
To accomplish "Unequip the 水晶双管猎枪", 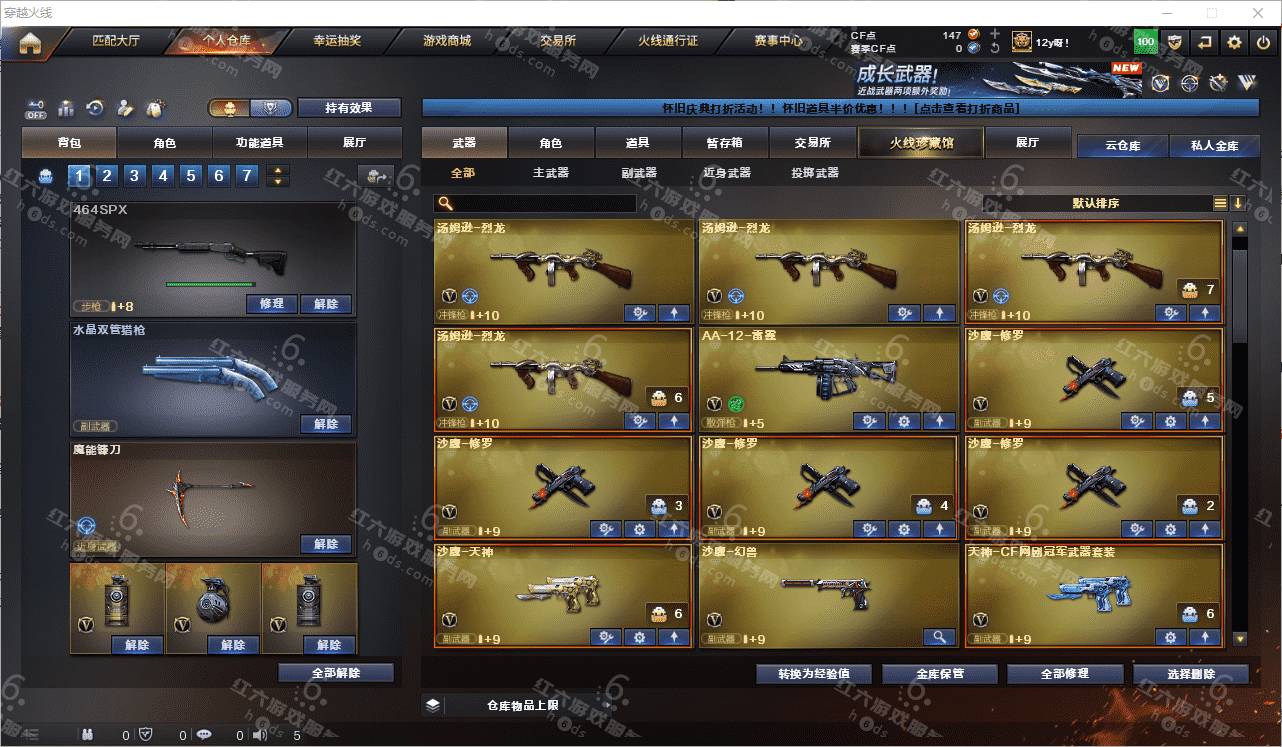I will tap(326, 424).
